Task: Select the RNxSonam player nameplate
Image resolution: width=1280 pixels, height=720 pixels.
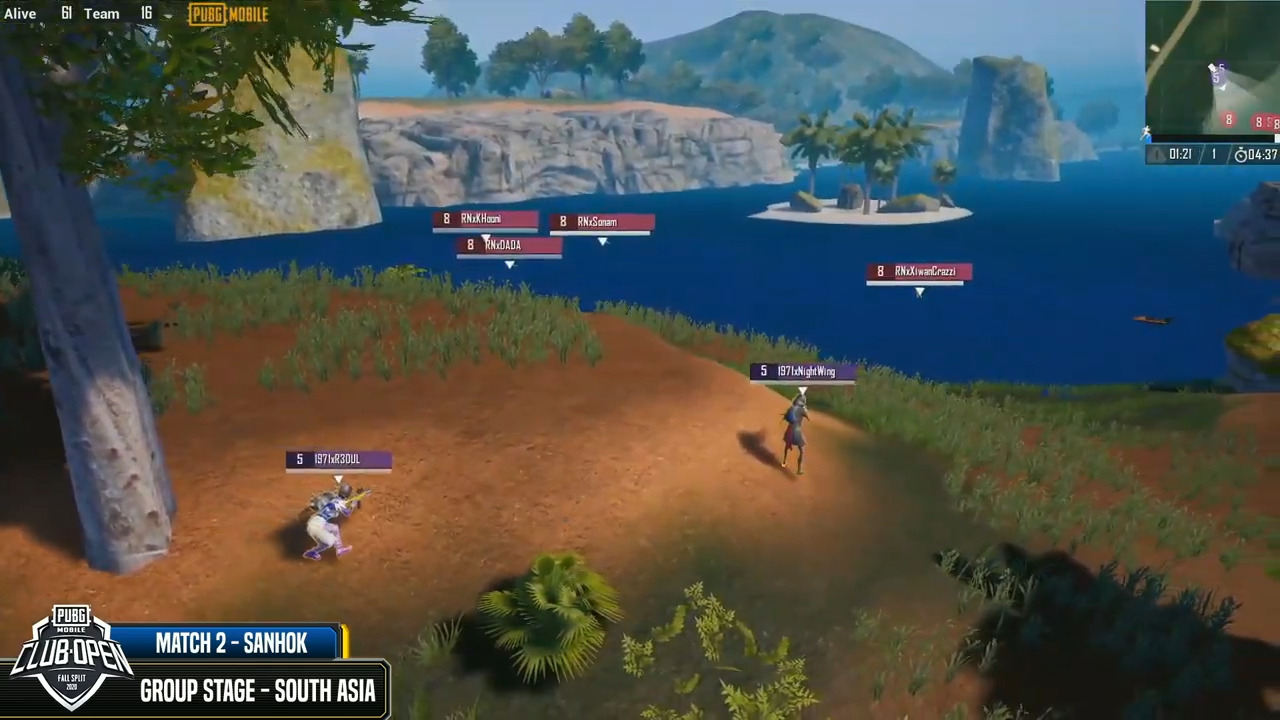Action: coord(601,222)
